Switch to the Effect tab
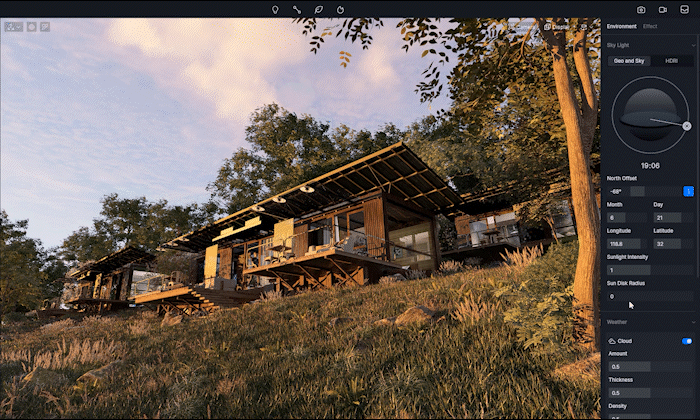Screen dimensions: 700x420 (650, 26)
